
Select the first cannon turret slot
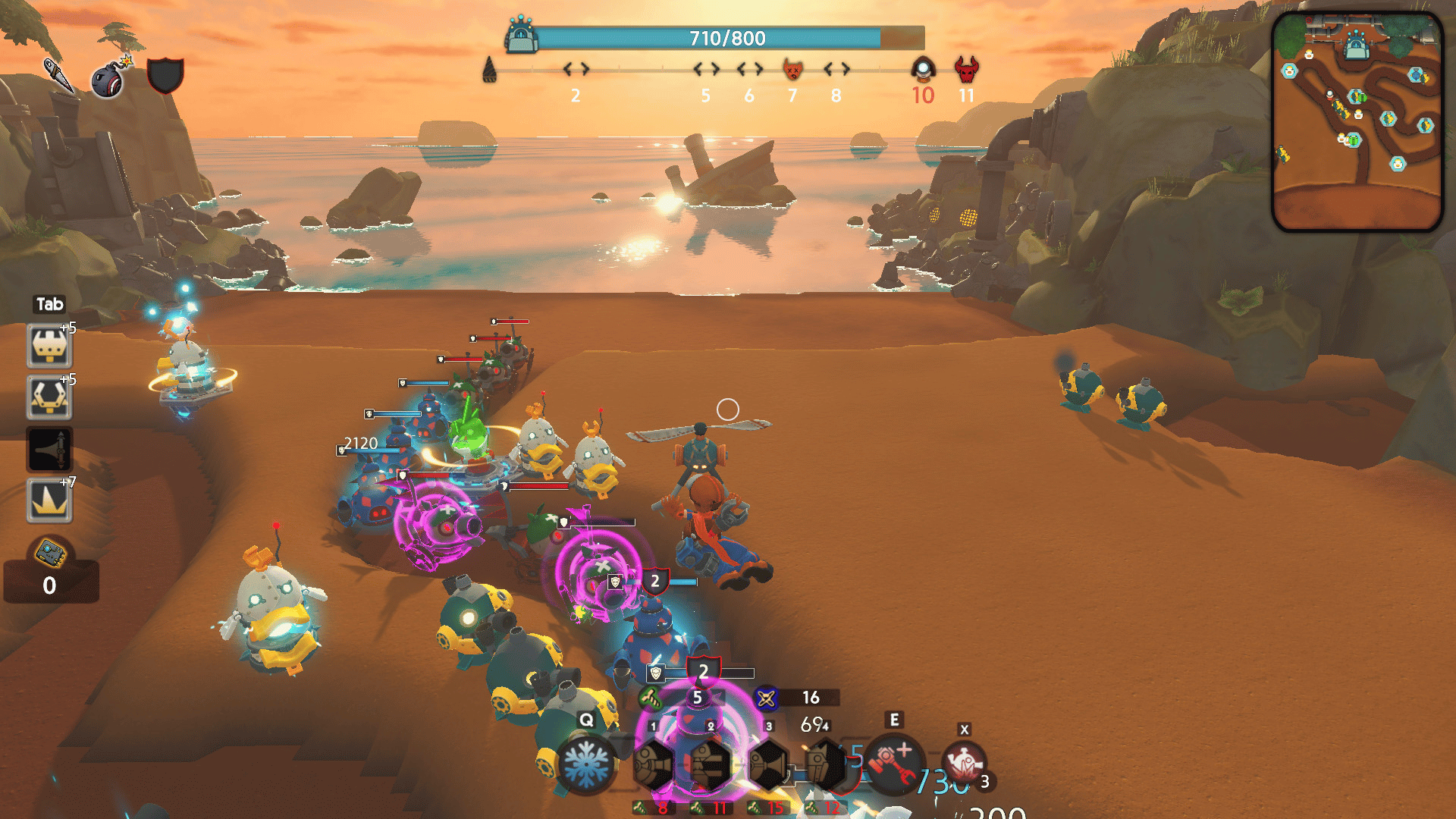653,764
